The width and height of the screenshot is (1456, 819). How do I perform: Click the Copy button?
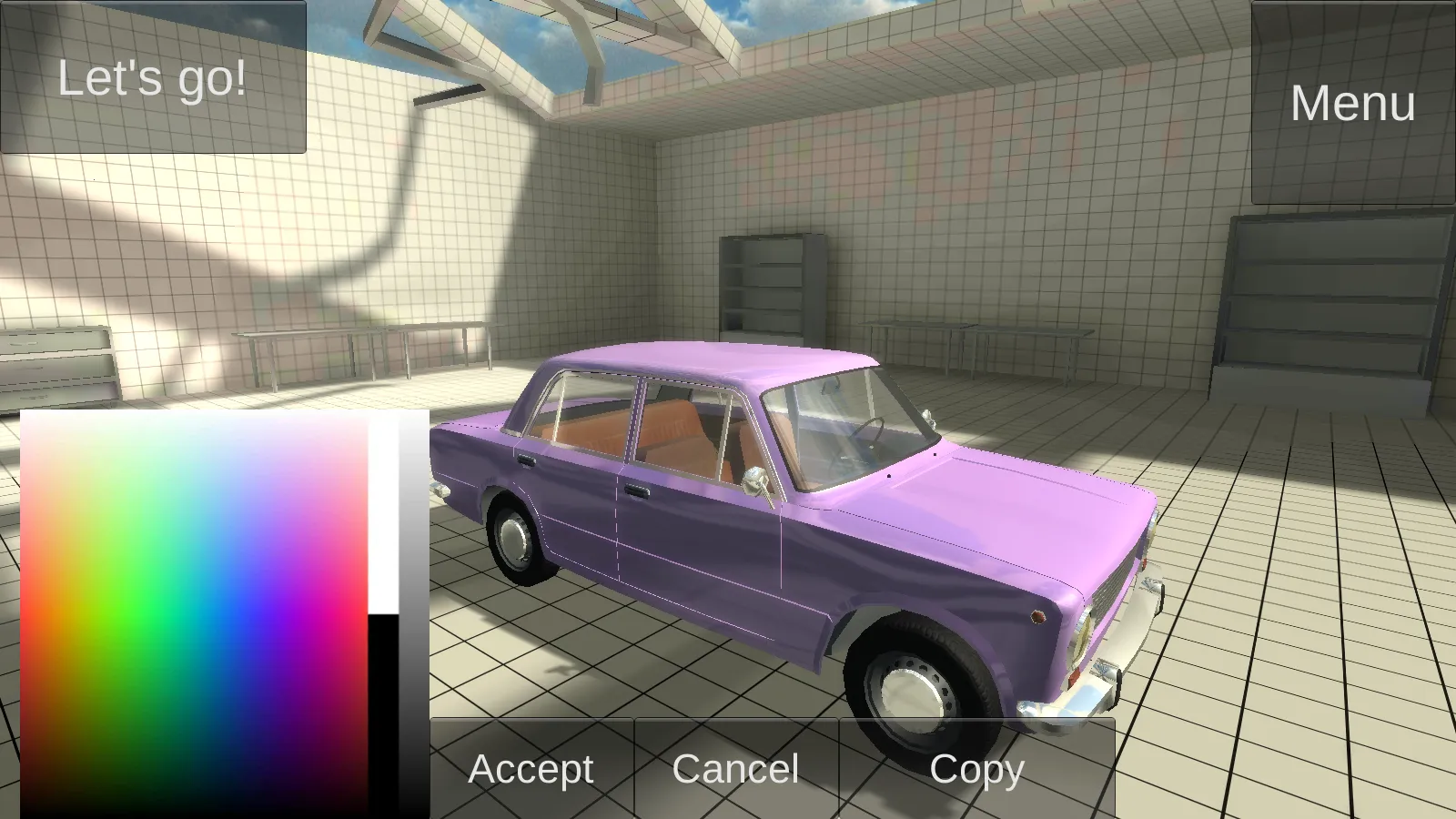(x=977, y=769)
